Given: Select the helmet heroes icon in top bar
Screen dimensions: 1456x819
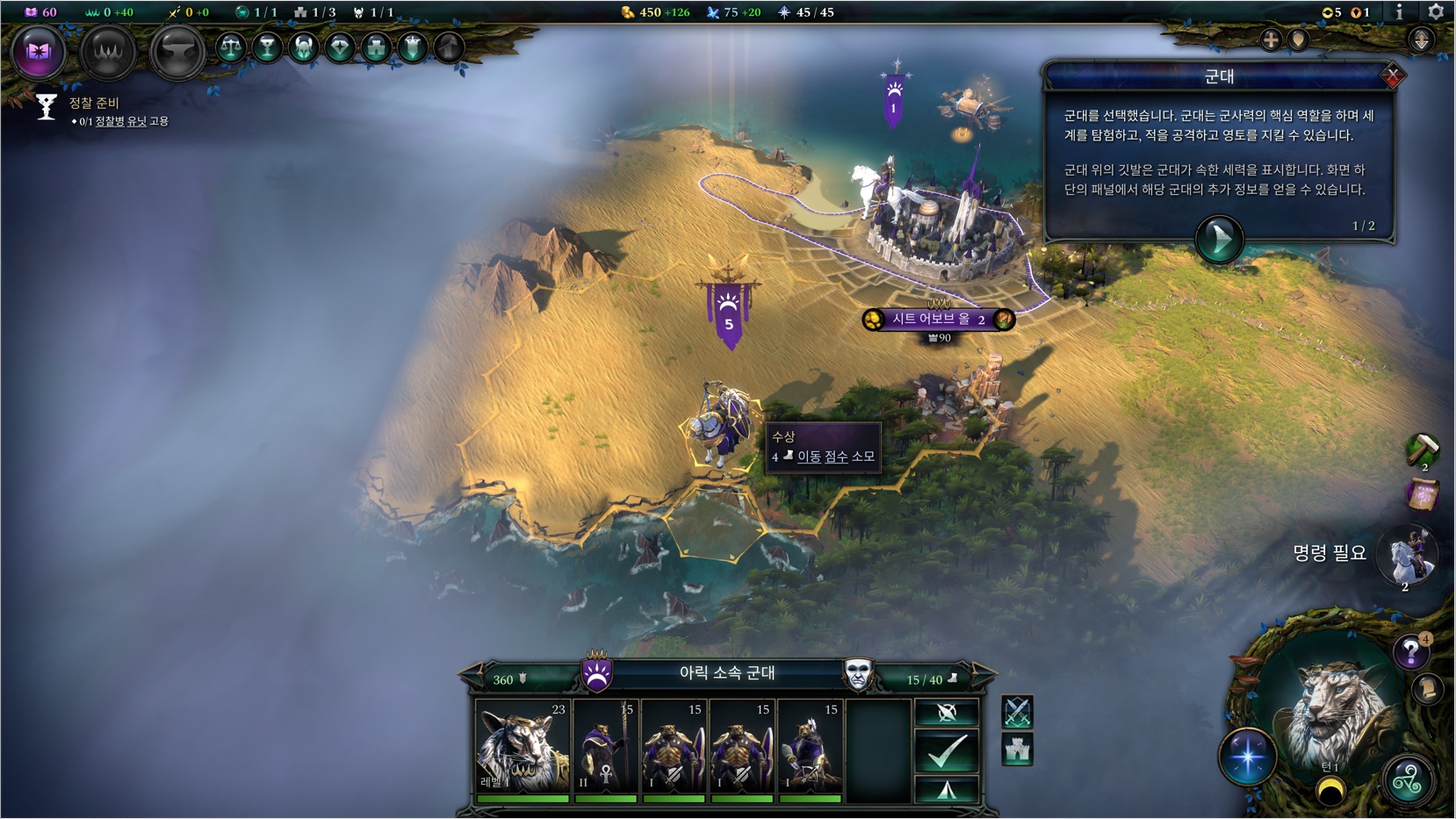Looking at the screenshot, I should pos(304,47).
